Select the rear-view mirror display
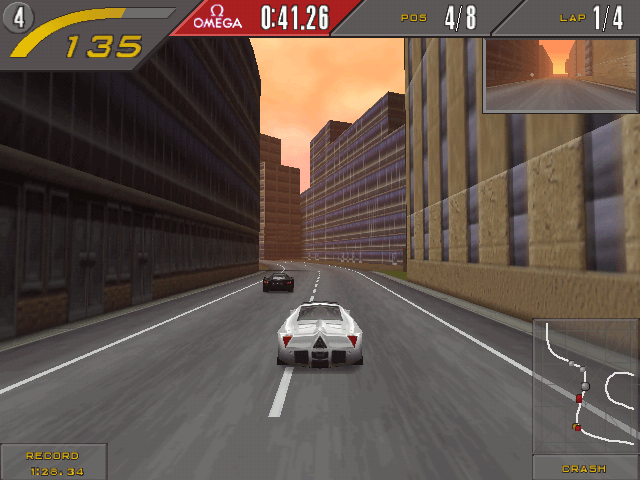The height and width of the screenshot is (480, 640). point(561,75)
